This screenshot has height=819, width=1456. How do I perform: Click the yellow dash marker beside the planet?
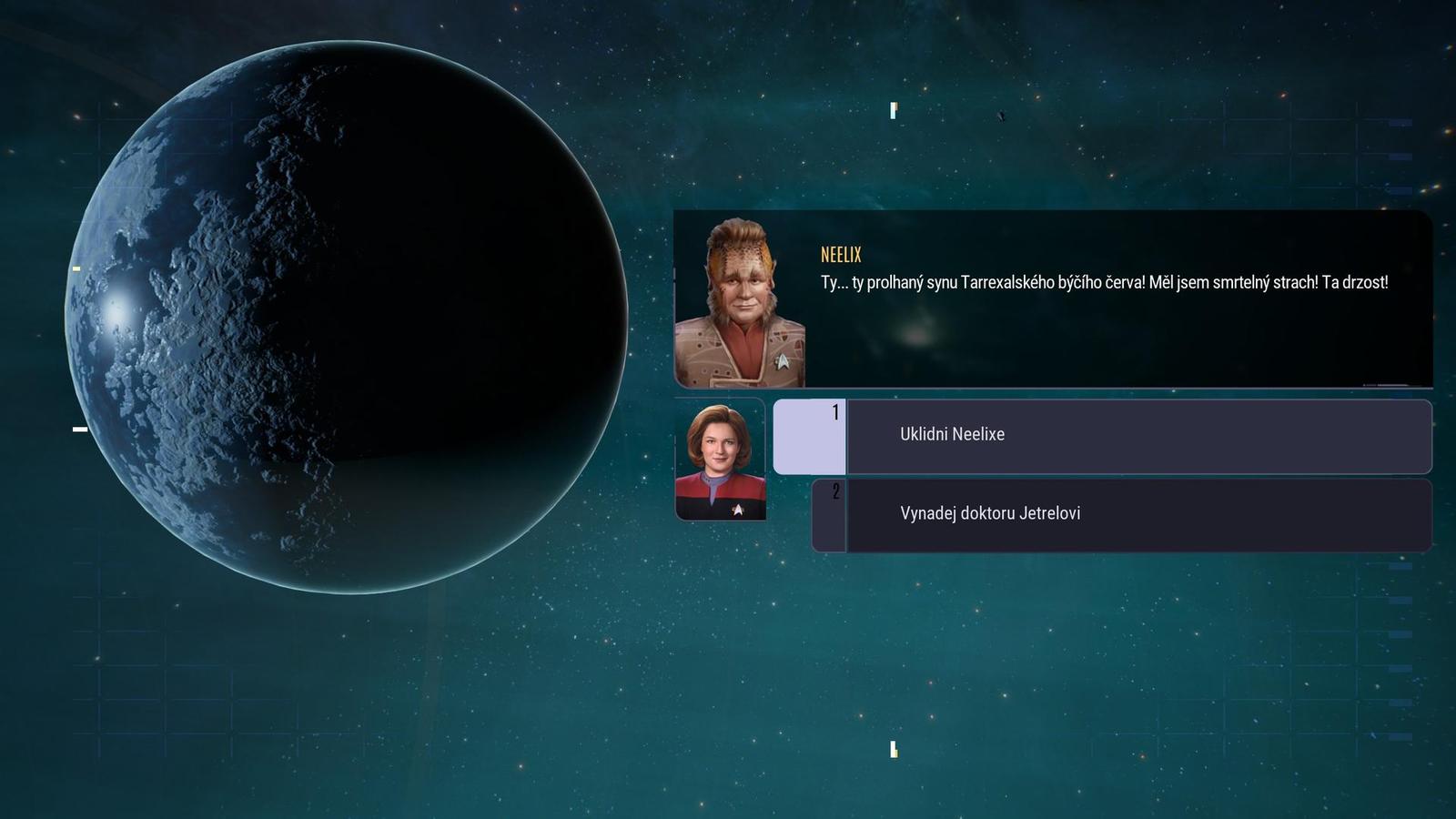pyautogui.click(x=76, y=268)
